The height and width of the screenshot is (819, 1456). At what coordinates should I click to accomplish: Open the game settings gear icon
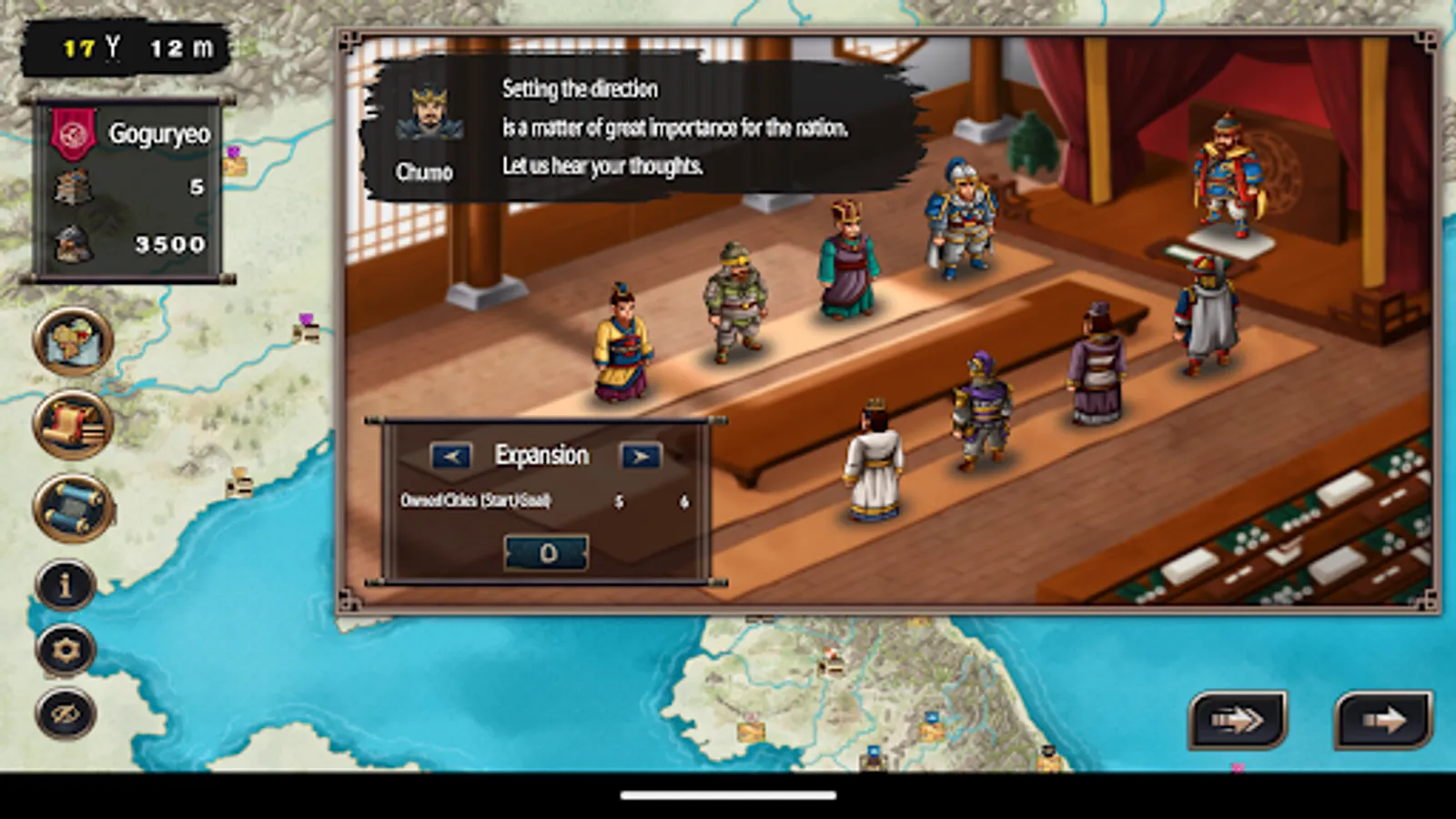(64, 648)
